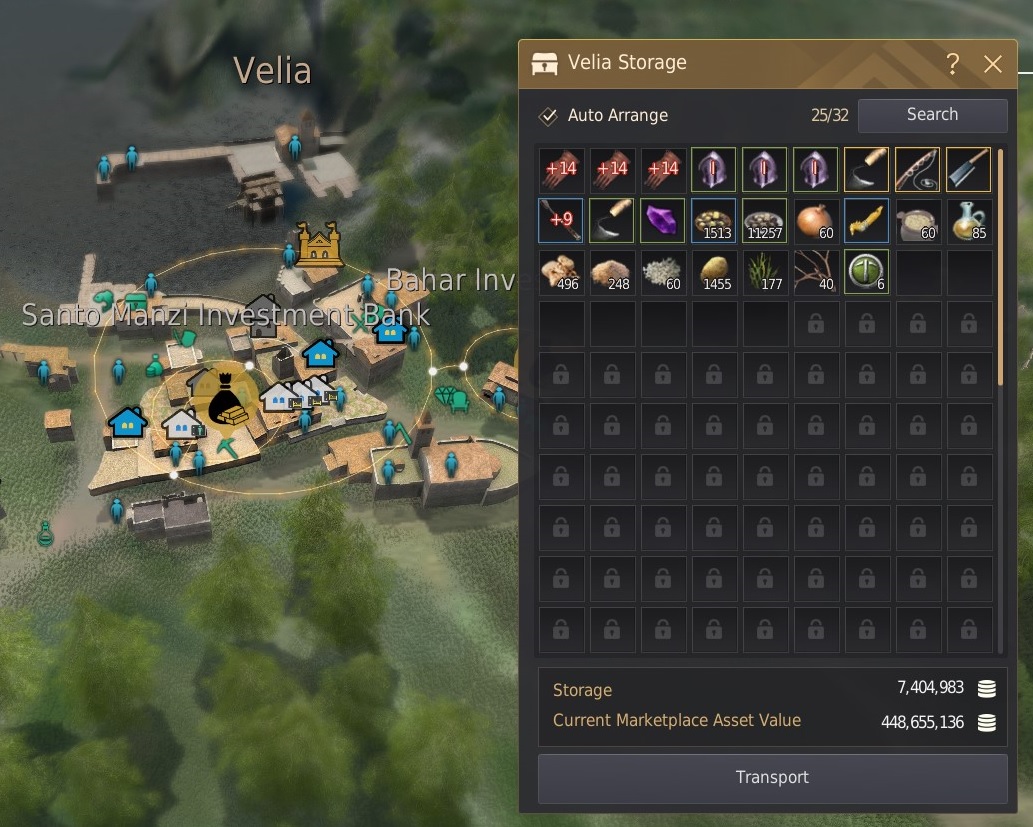
Task: Pick the olive oil bottle stack
Action: coord(968,221)
